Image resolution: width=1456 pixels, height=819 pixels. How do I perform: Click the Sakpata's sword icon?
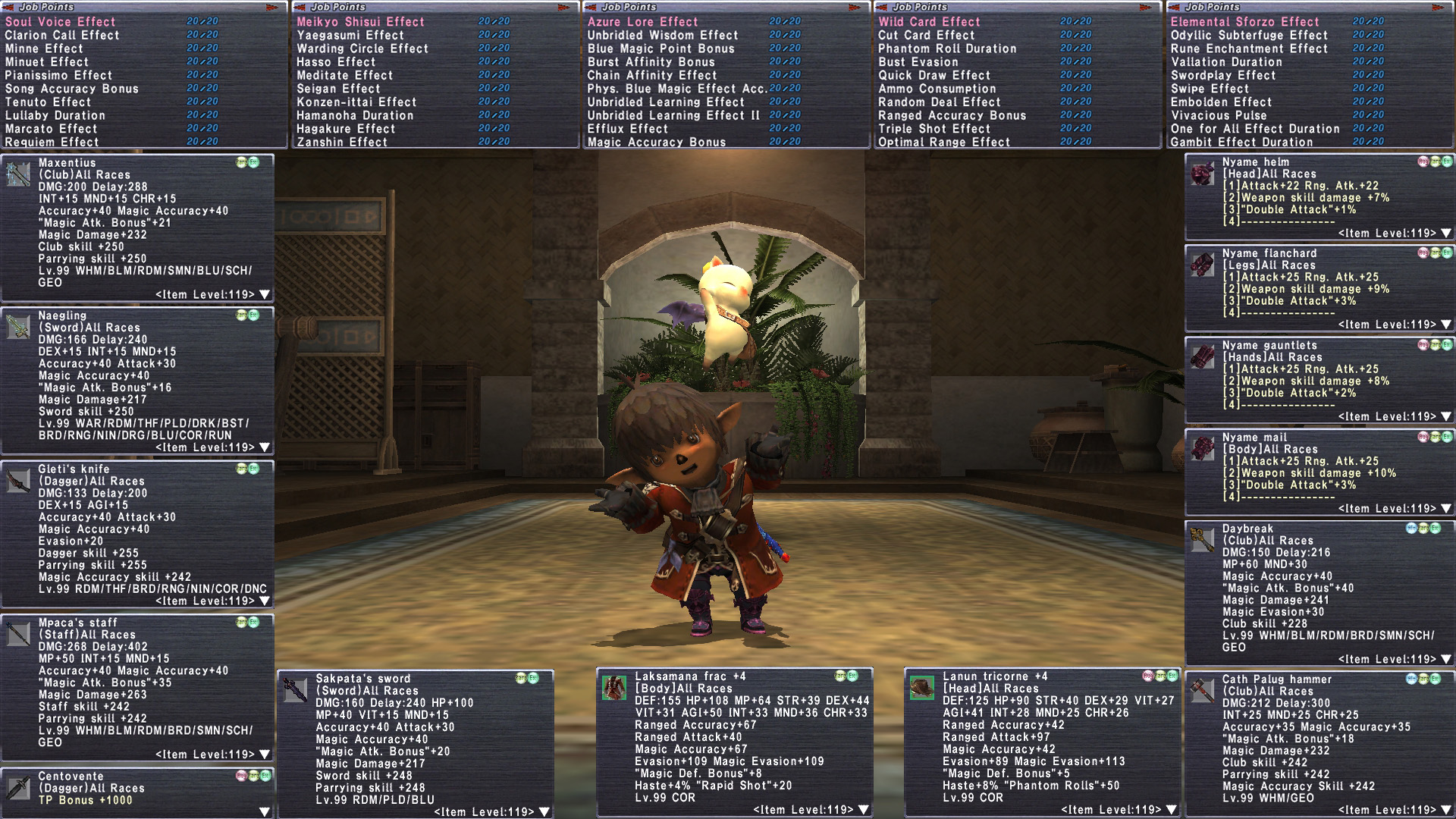click(295, 690)
